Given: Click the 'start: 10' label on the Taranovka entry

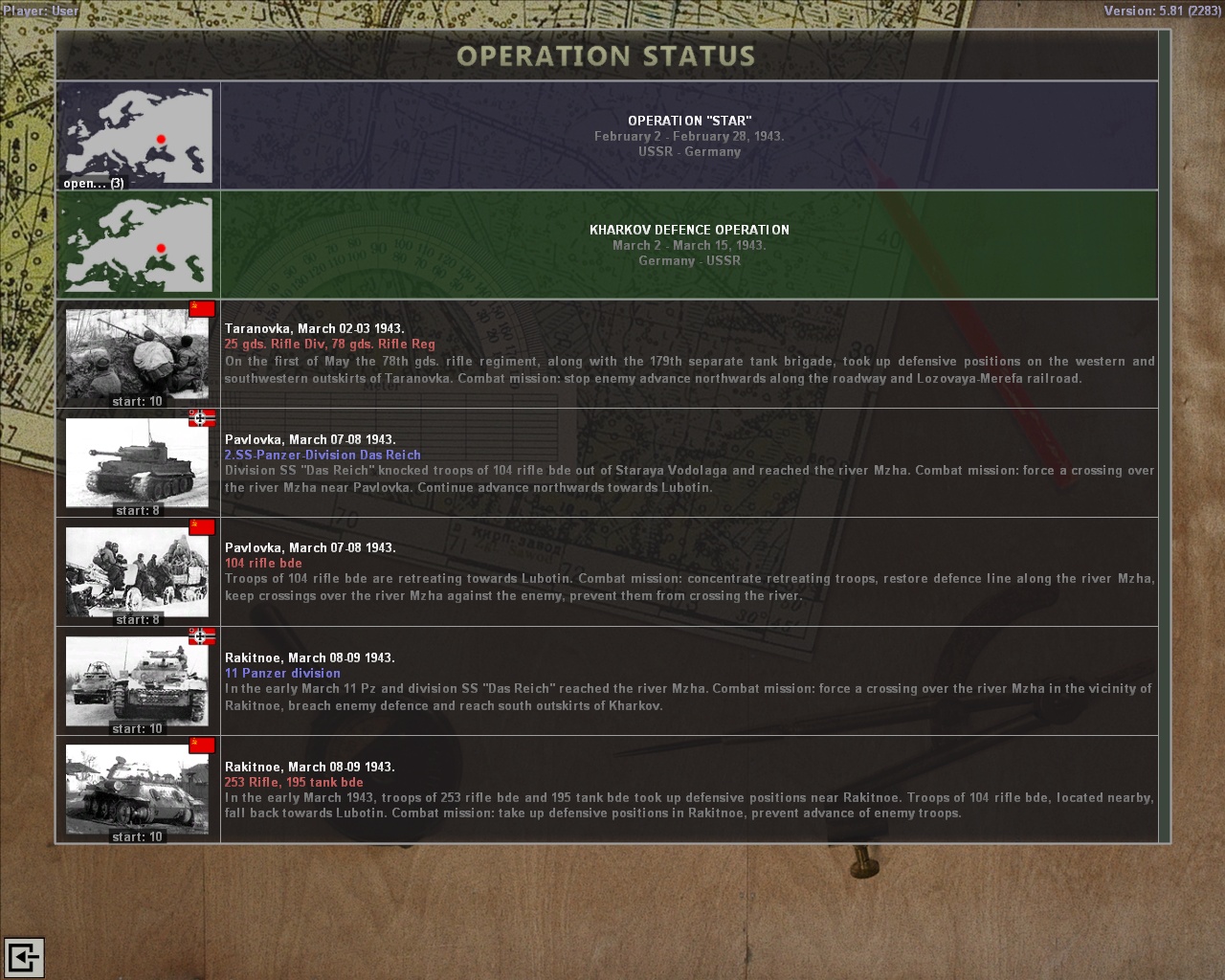Looking at the screenshot, I should [136, 401].
